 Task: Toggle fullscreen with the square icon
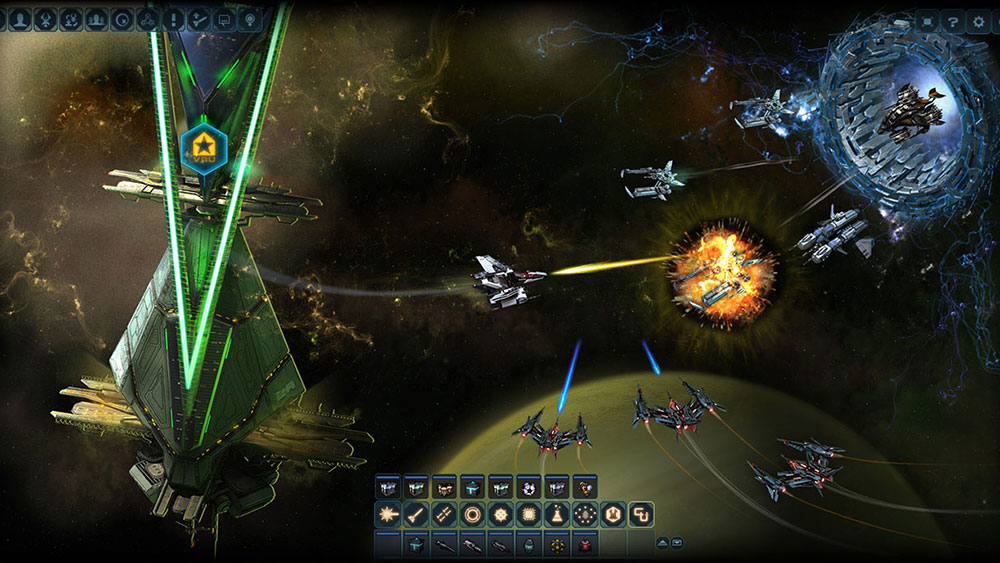[927, 20]
